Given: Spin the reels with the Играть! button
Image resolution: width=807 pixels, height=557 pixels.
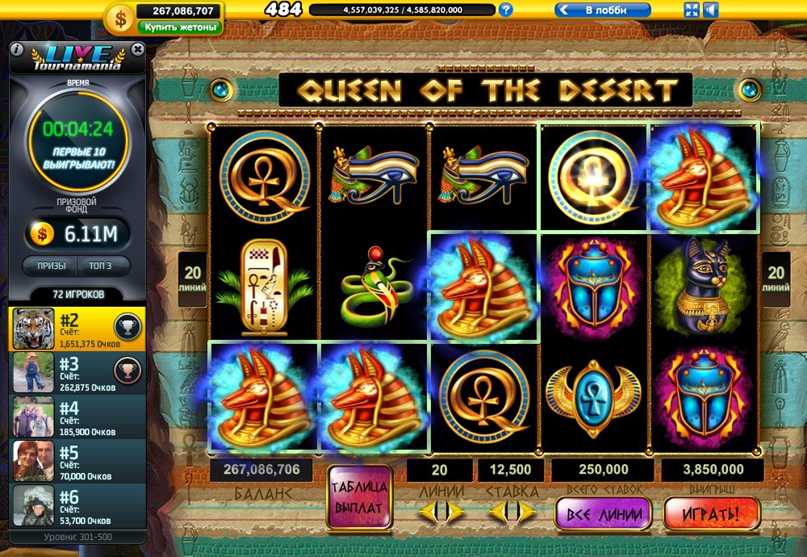Looking at the screenshot, I should click(x=712, y=513).
